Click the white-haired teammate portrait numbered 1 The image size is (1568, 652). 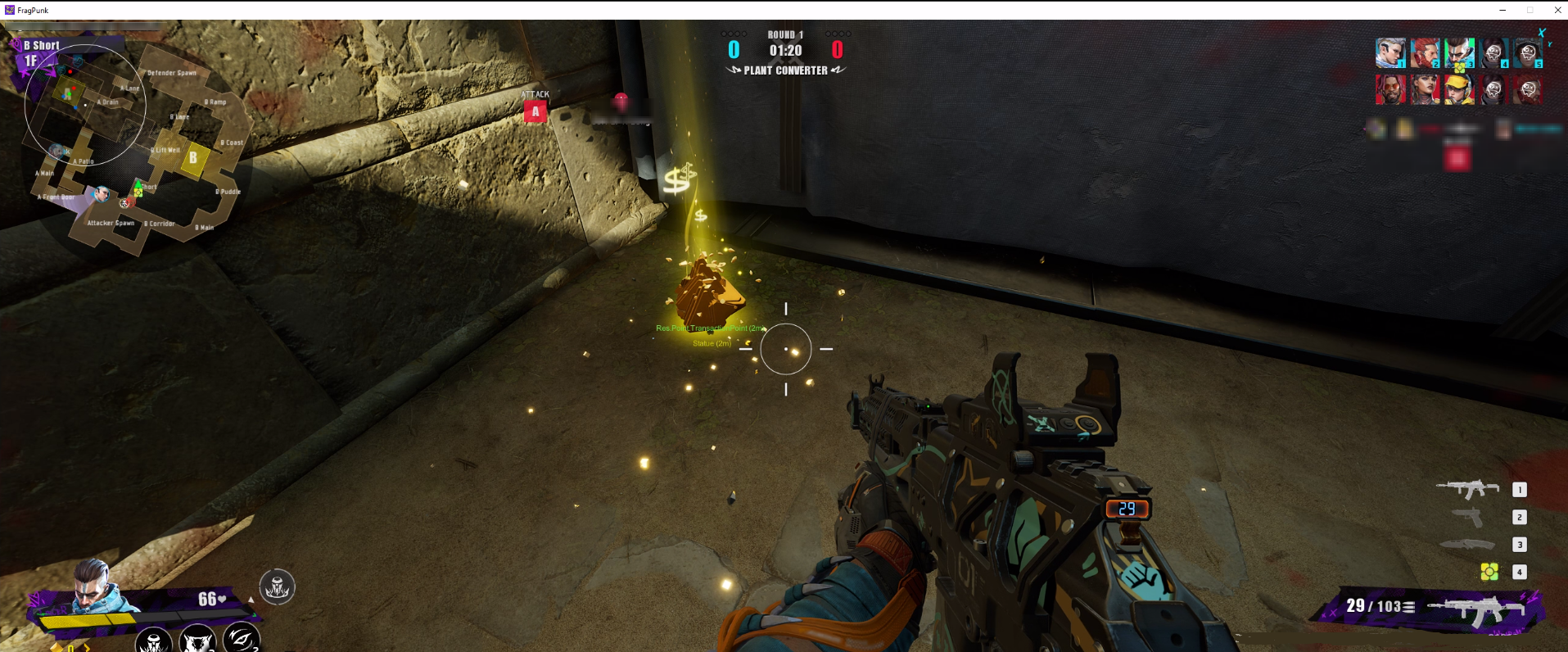pos(1390,53)
